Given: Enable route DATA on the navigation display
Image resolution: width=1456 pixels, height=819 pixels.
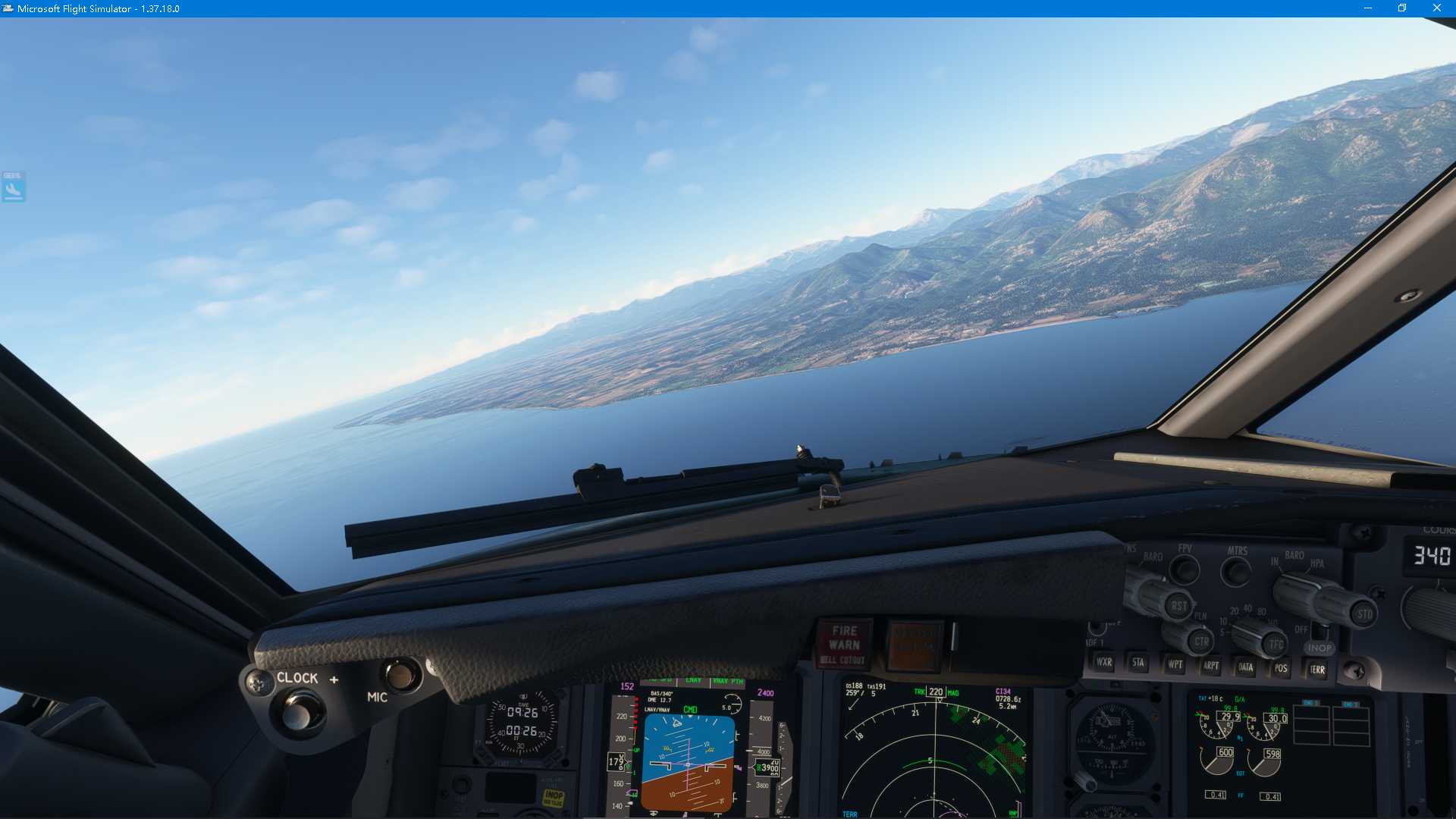Looking at the screenshot, I should click(x=1247, y=669).
